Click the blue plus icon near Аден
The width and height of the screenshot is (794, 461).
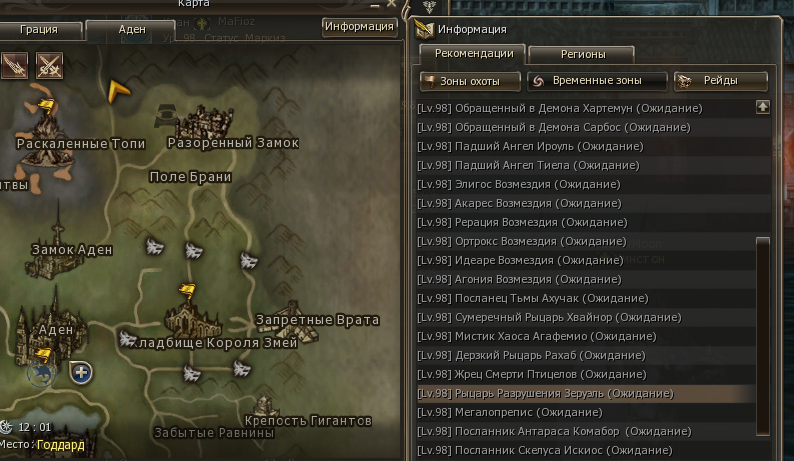pos(81,373)
